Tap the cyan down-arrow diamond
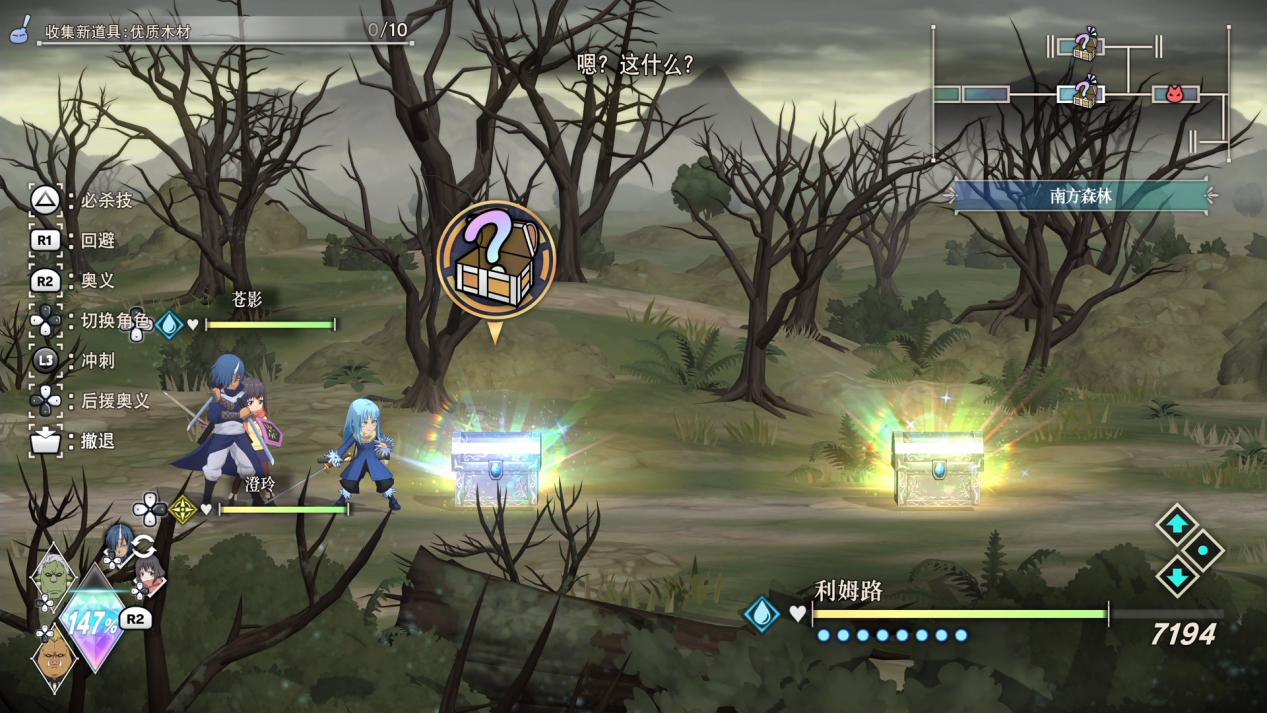The height and width of the screenshot is (713, 1267). 1177,577
